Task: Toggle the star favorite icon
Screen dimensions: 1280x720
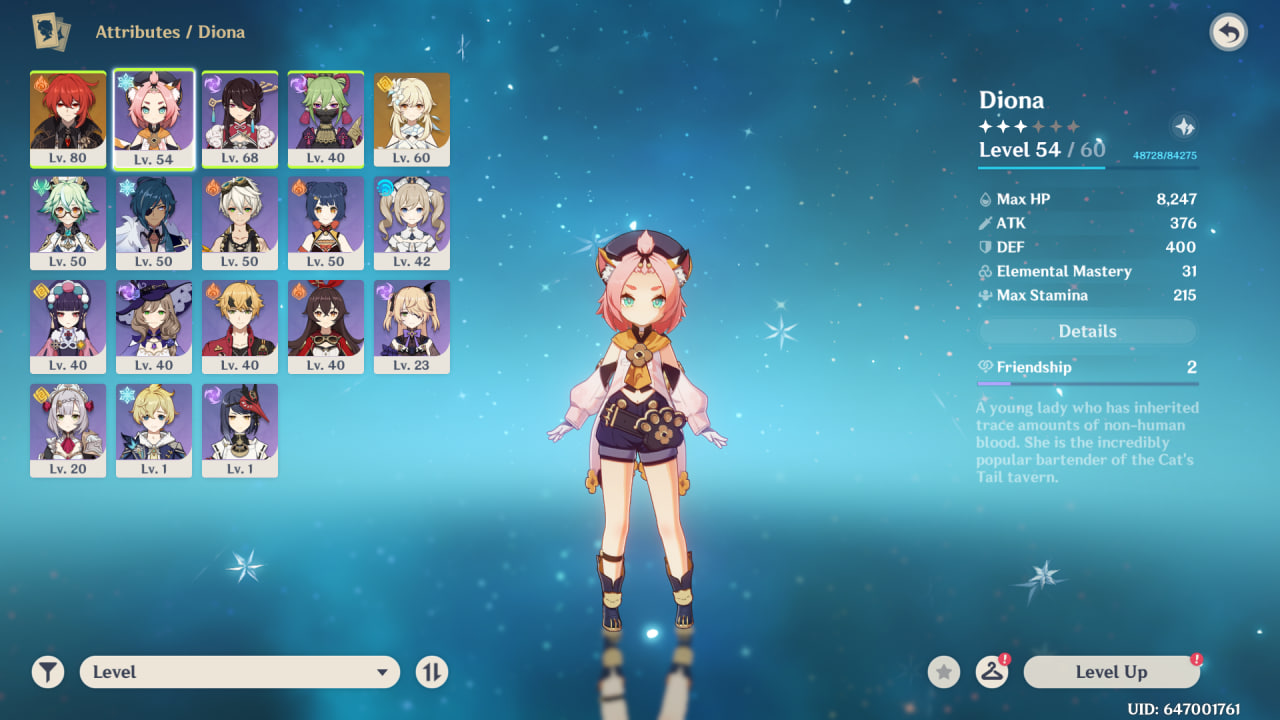Action: coord(944,672)
